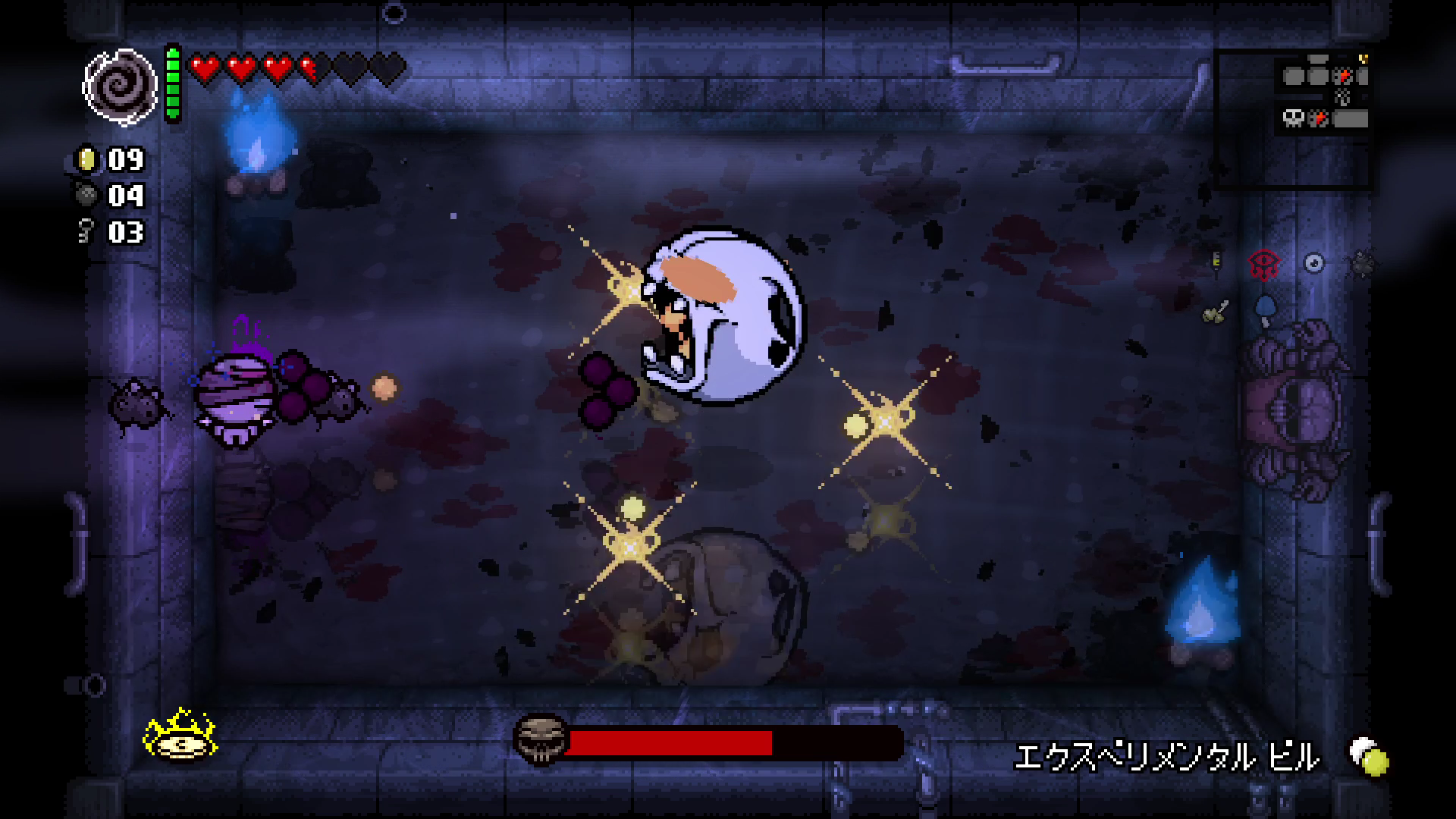Use the Experimental Pill icon
Image resolution: width=1456 pixels, height=819 pixels.
tap(1369, 755)
